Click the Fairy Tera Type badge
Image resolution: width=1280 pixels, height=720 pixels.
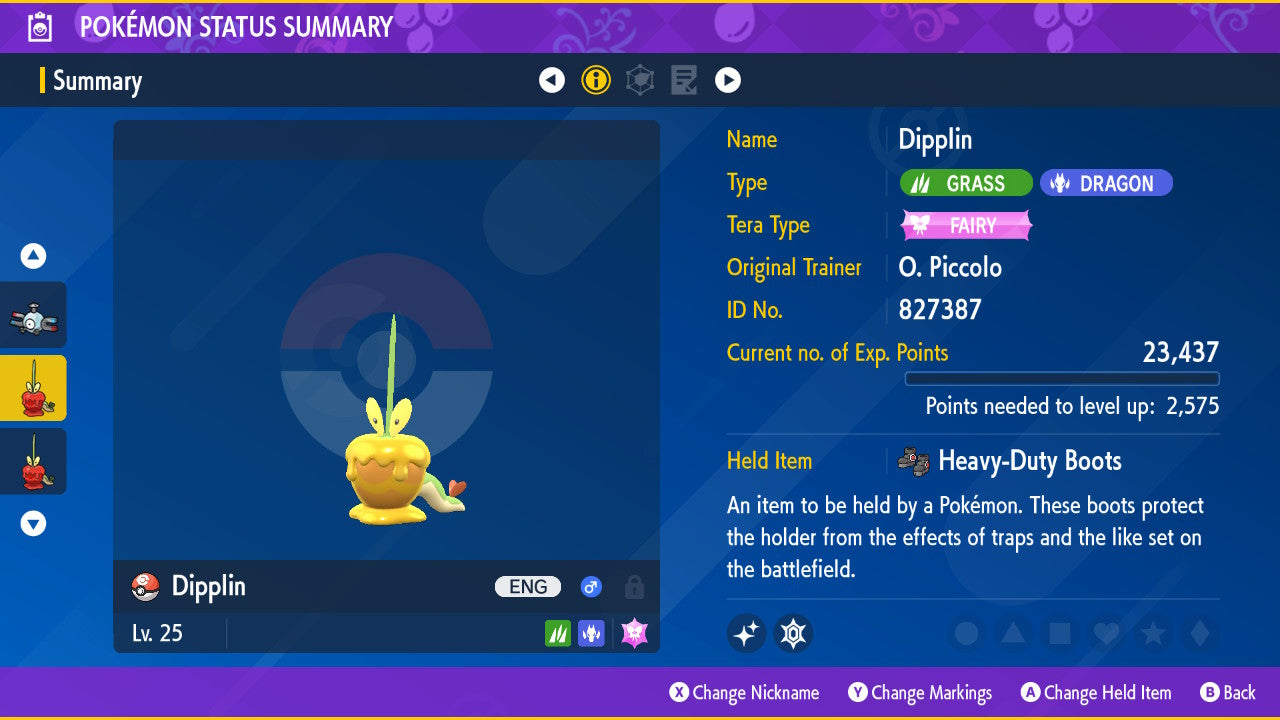pos(966,226)
